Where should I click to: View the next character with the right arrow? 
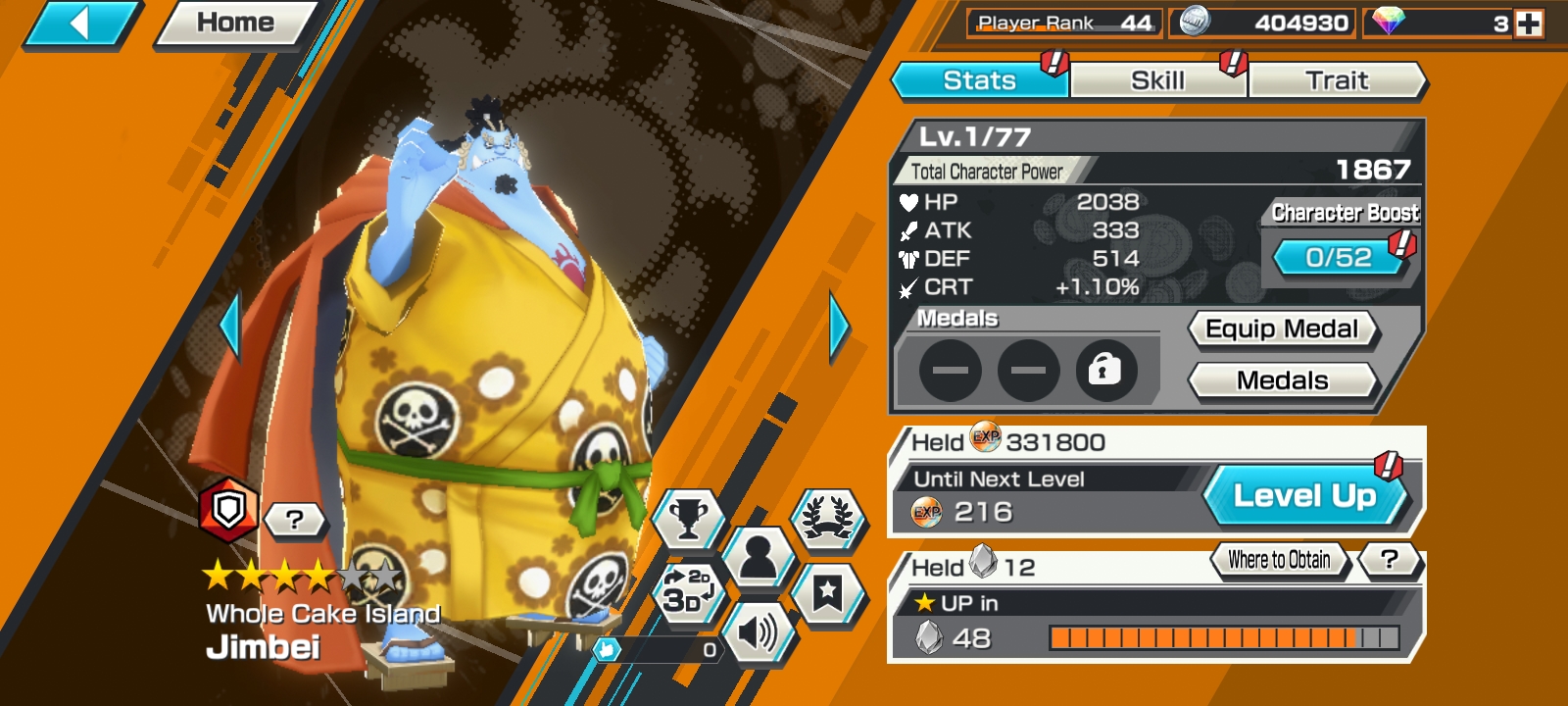coord(839,327)
